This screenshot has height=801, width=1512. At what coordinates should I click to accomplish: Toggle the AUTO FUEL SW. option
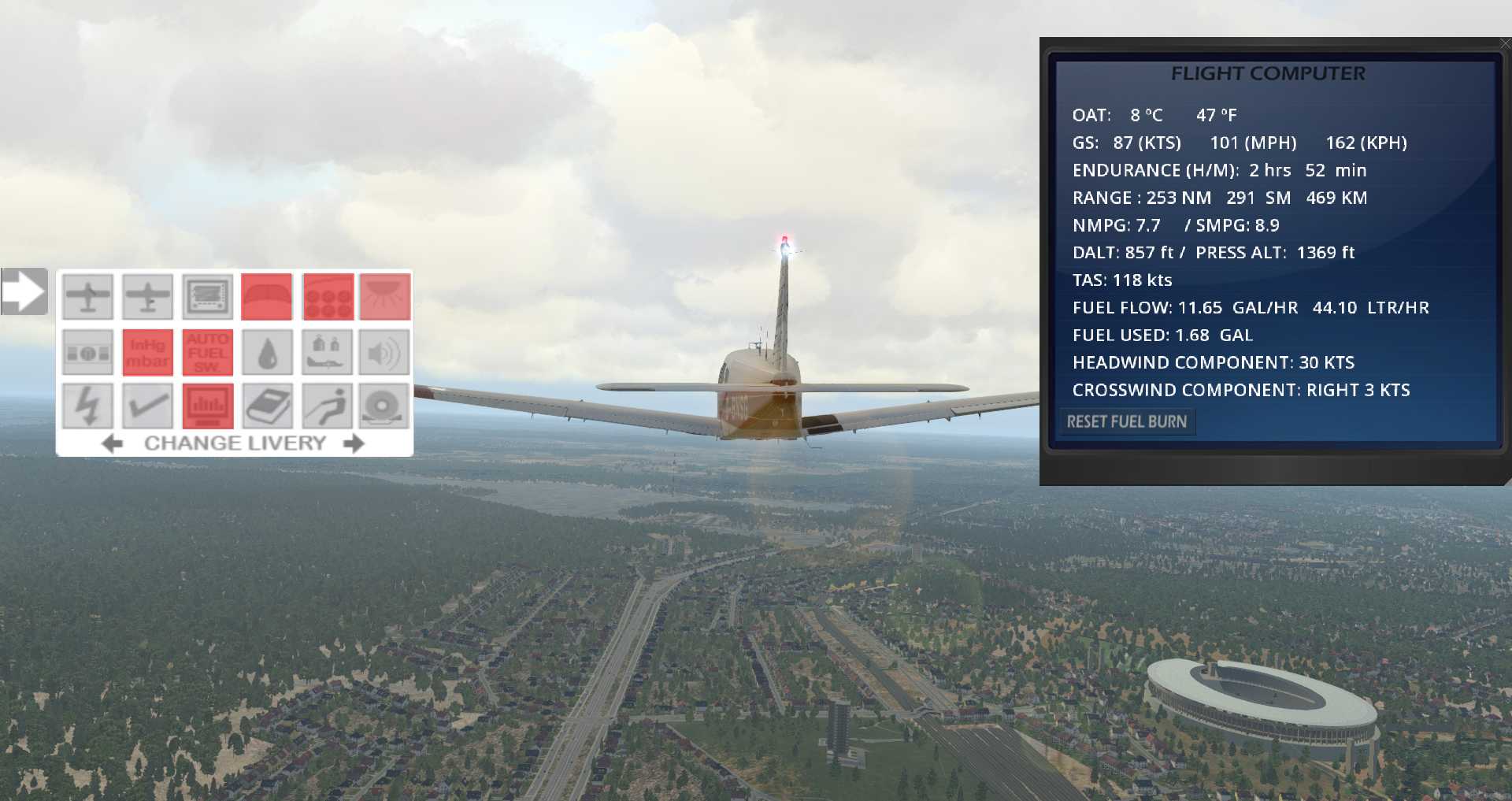(208, 352)
